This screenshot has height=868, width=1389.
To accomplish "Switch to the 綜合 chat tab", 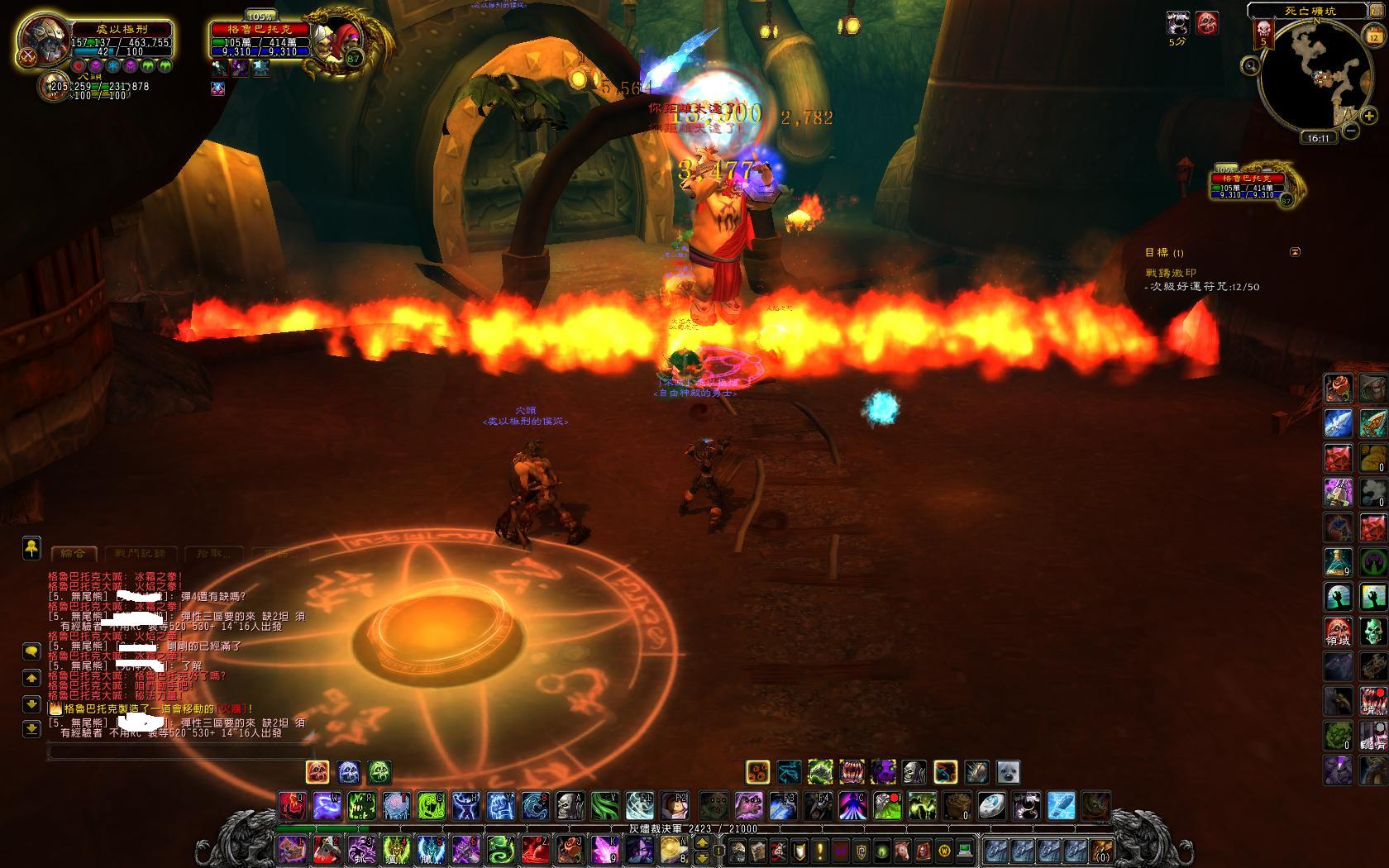I will [x=74, y=553].
